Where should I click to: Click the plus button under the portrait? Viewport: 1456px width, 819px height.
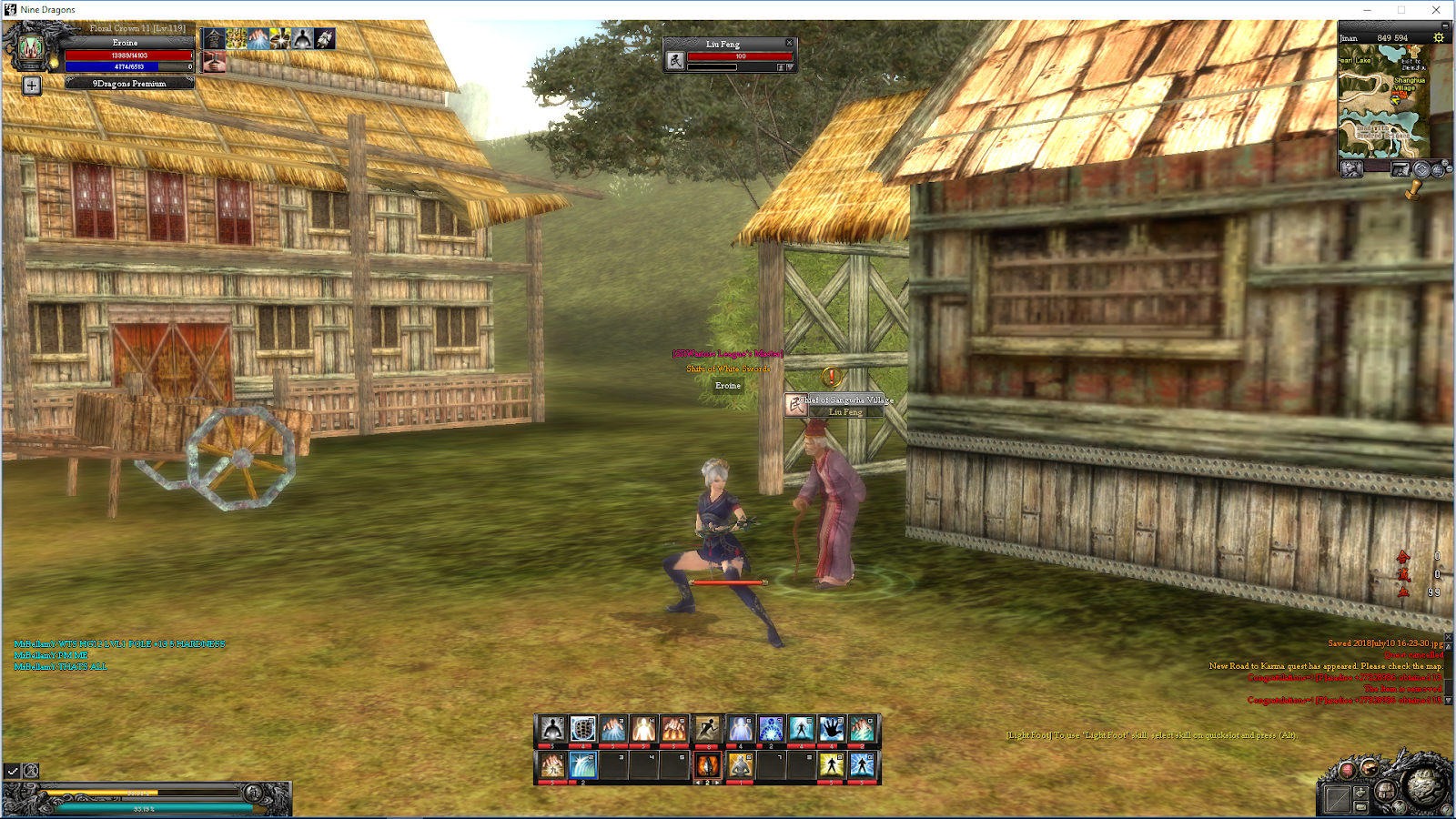(x=32, y=86)
